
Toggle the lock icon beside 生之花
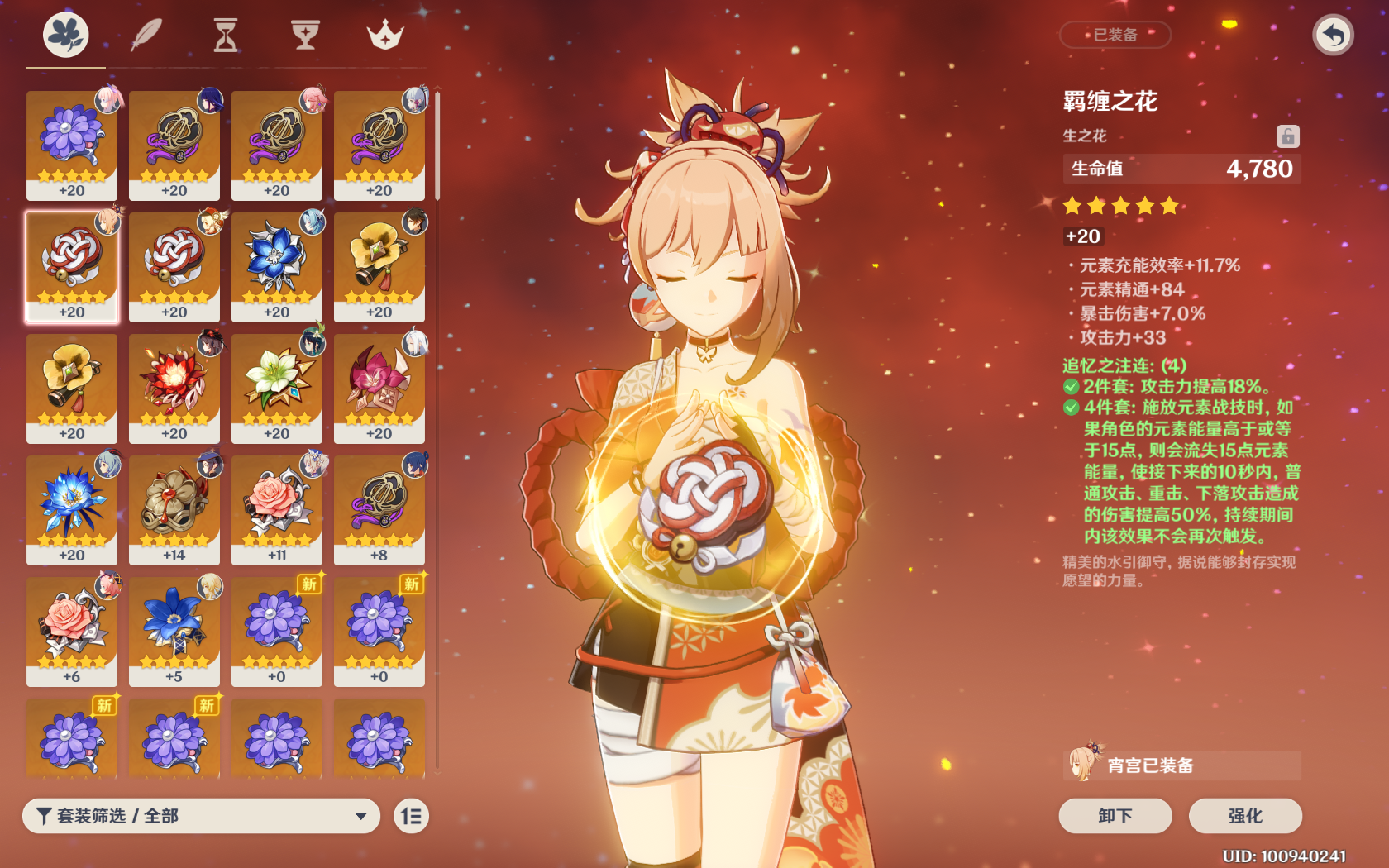[1287, 136]
